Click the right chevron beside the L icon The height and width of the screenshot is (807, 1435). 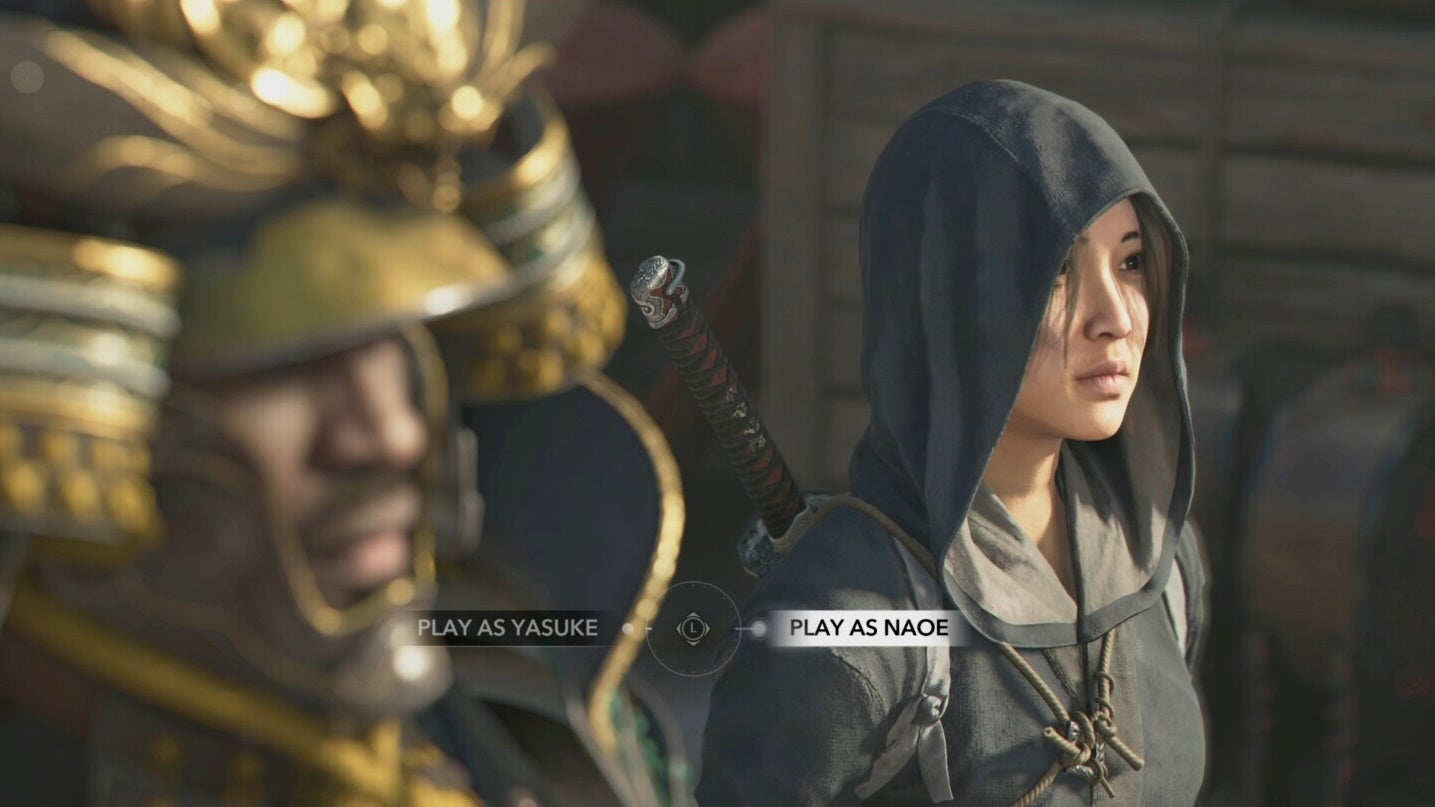click(706, 629)
